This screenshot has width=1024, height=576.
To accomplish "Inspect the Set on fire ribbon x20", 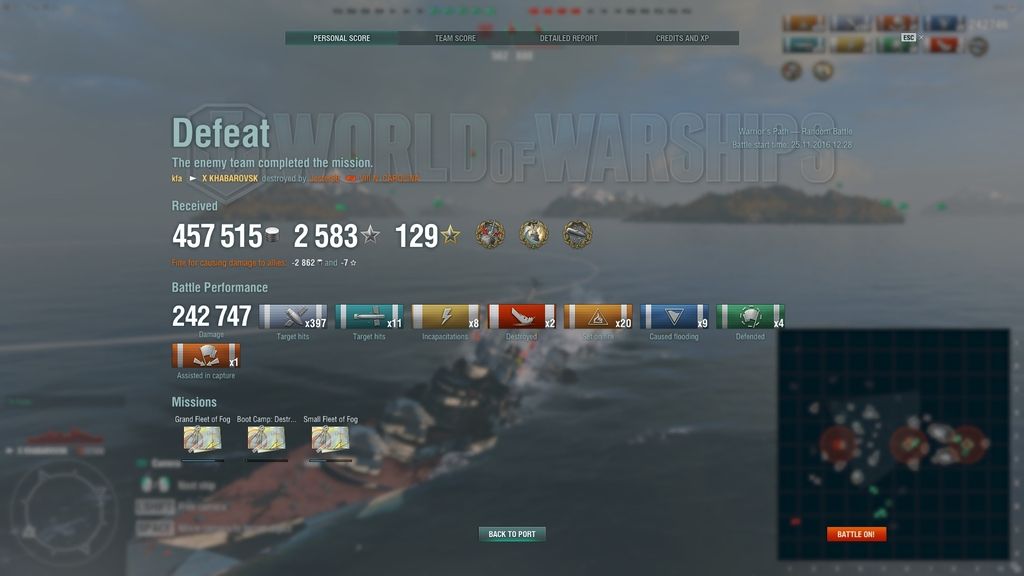I will (598, 317).
